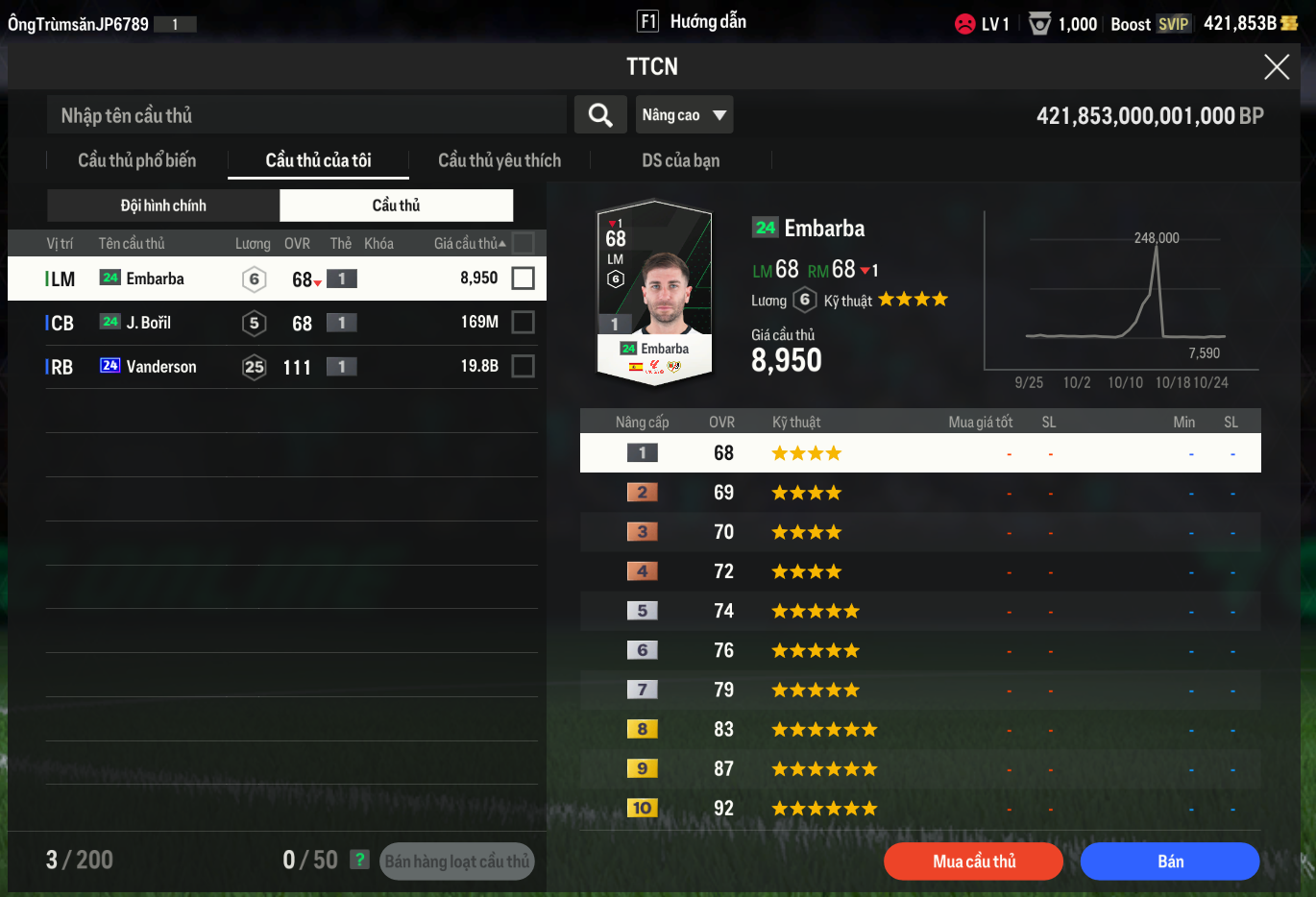Click the blue Bán button
Image resolution: width=1316 pixels, height=897 pixels.
pyautogui.click(x=1169, y=861)
